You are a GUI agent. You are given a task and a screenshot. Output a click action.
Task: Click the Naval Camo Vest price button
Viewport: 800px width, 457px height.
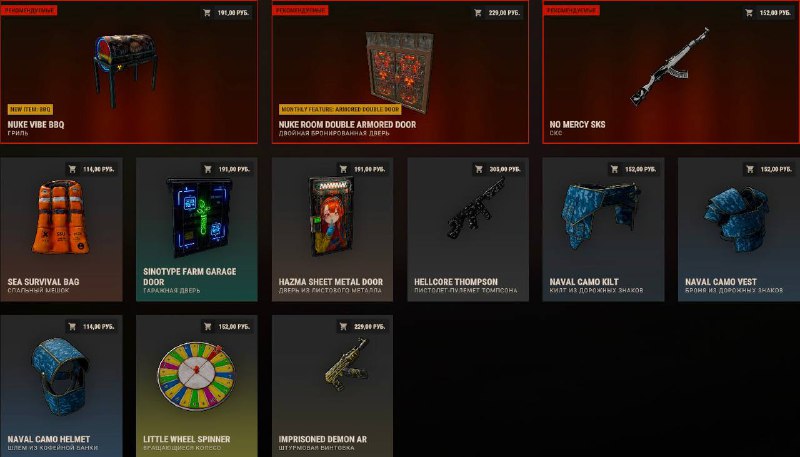(x=768, y=169)
